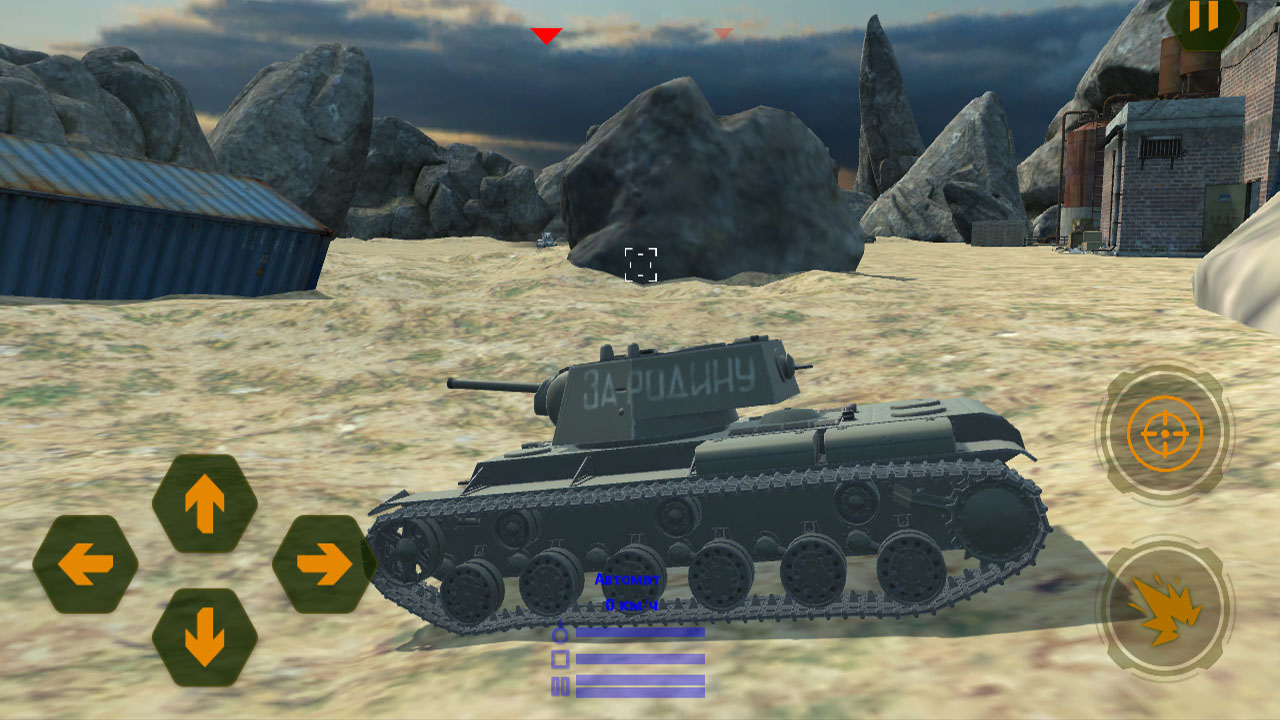
Task: Click the faded red enemy marker triangle
Action: pyautogui.click(x=721, y=32)
